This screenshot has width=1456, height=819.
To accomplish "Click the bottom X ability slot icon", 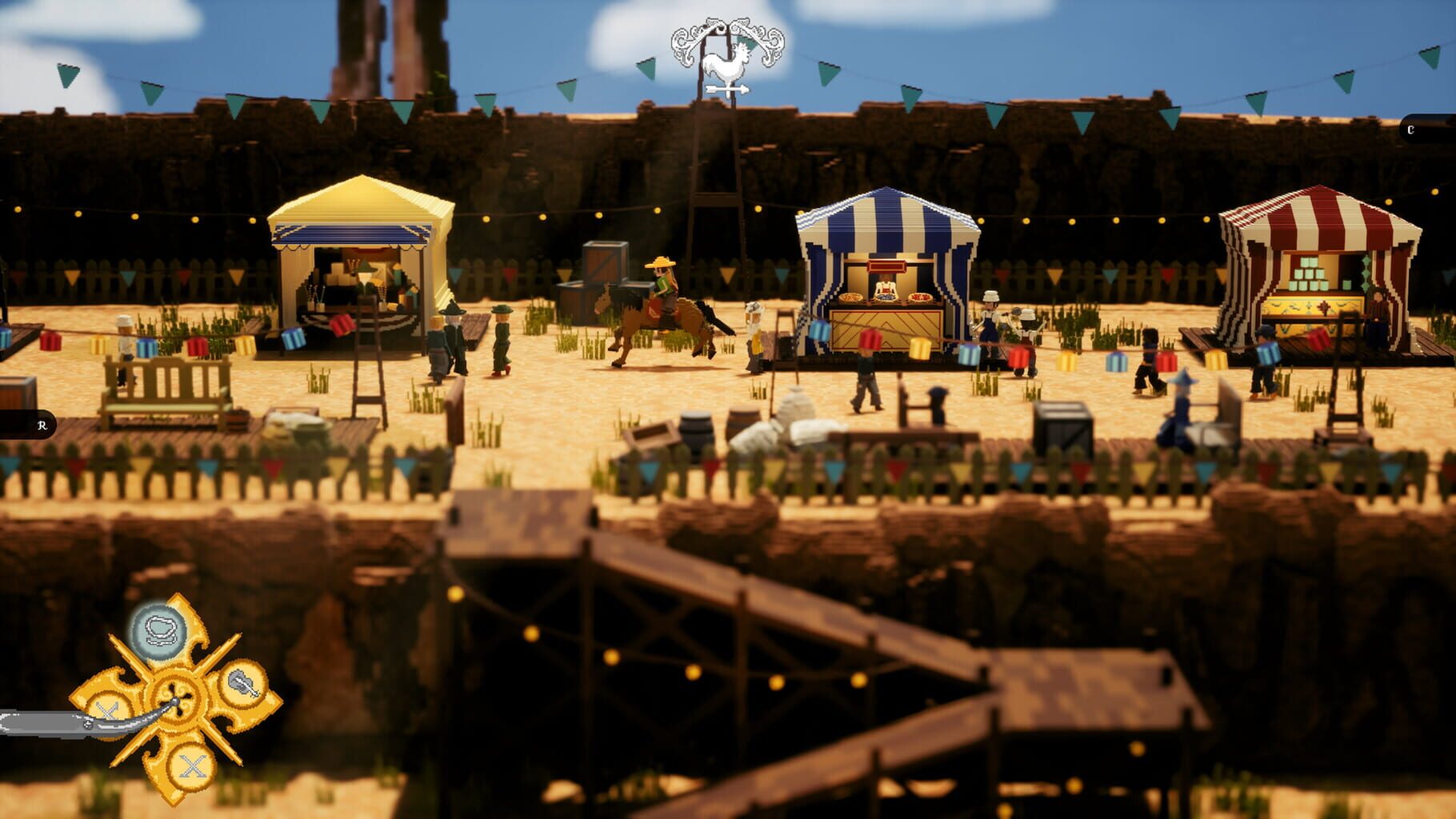I will pos(190,765).
